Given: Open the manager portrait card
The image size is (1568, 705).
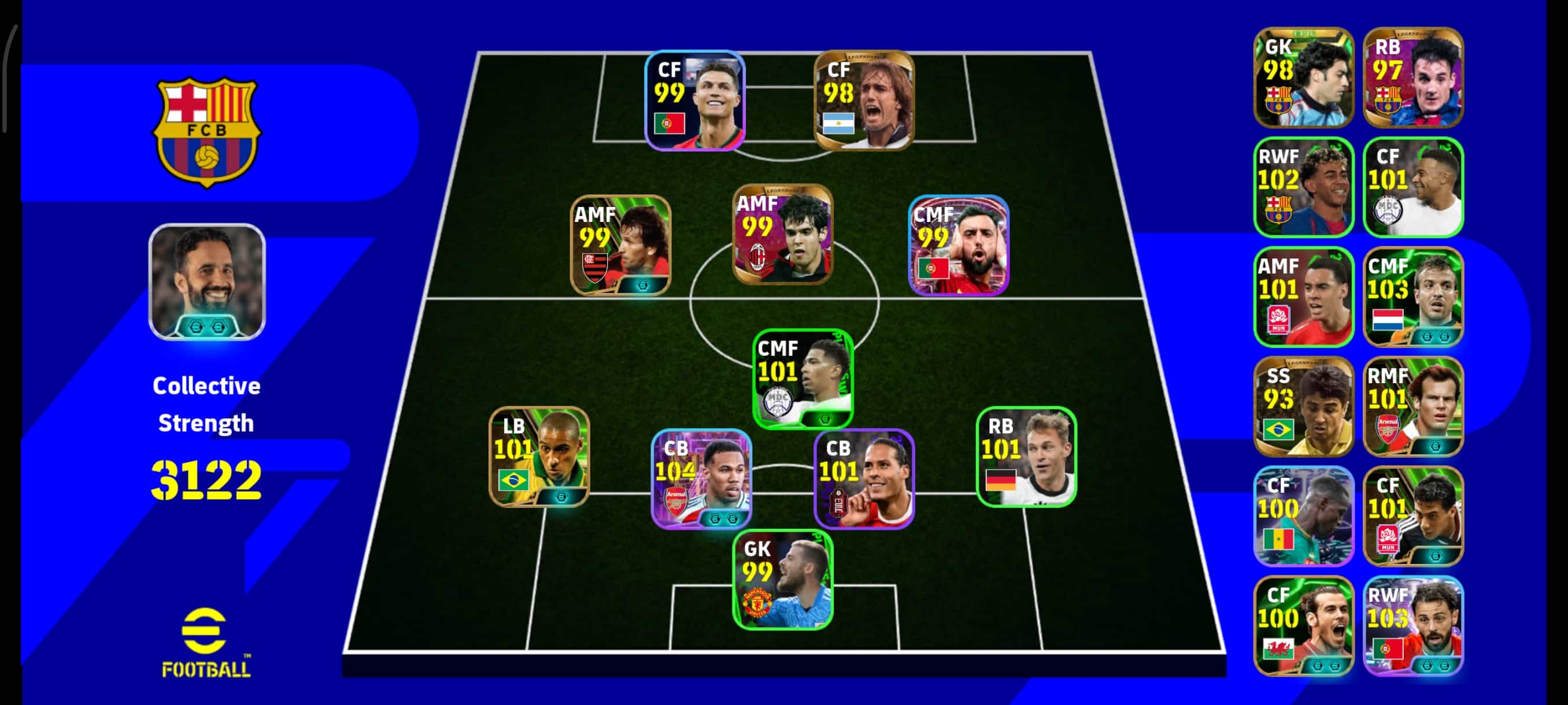Looking at the screenshot, I should click(x=207, y=281).
